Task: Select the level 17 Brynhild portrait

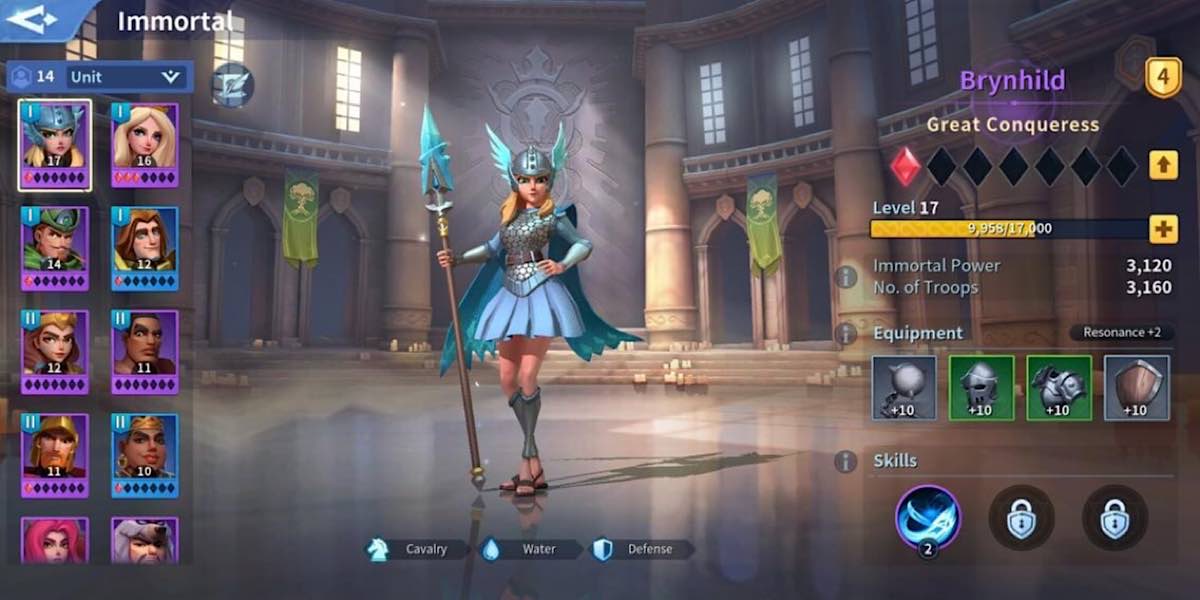Action: (x=55, y=144)
